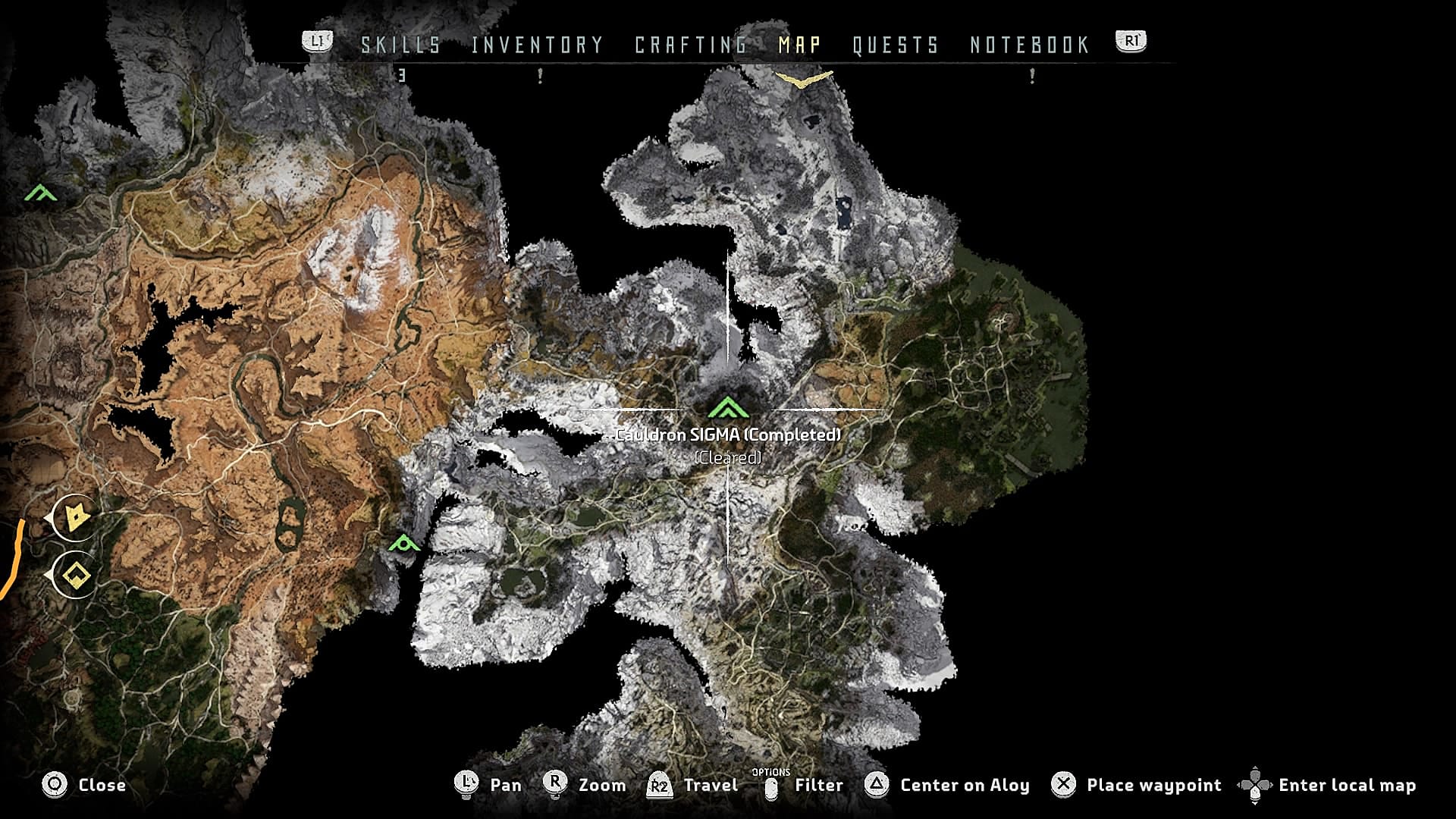Screen dimensions: 1456x819
Task: Click the green arch marker with a dot
Action: (404, 543)
